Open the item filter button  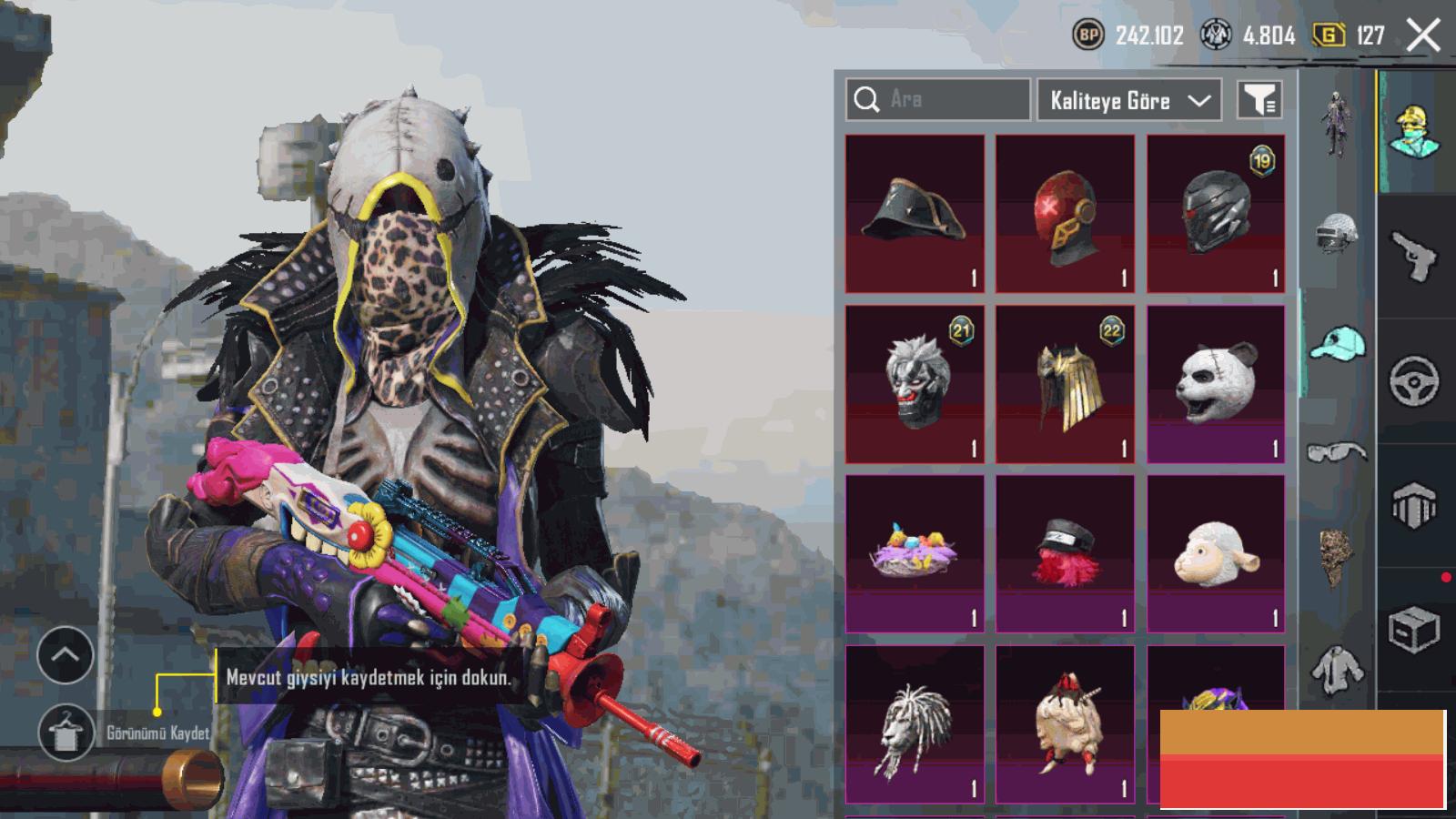click(x=1260, y=100)
